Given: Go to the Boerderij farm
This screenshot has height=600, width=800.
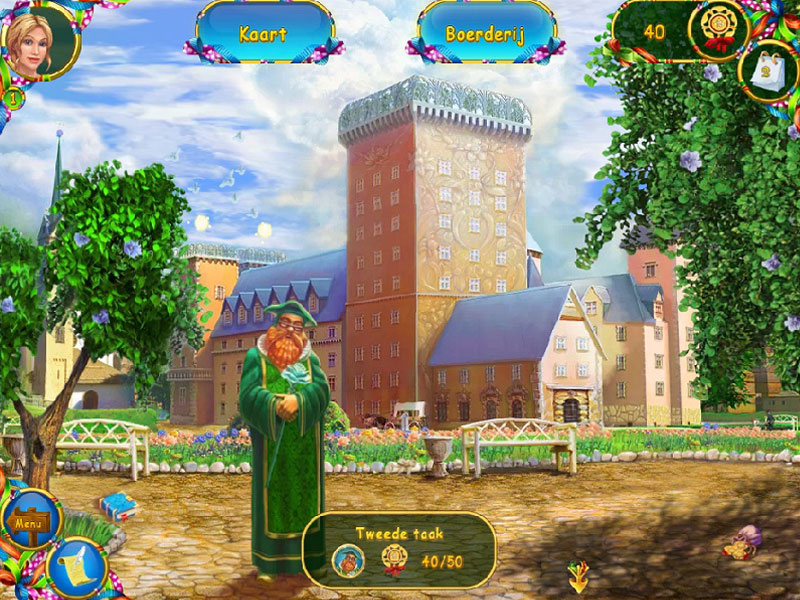Looking at the screenshot, I should [486, 33].
